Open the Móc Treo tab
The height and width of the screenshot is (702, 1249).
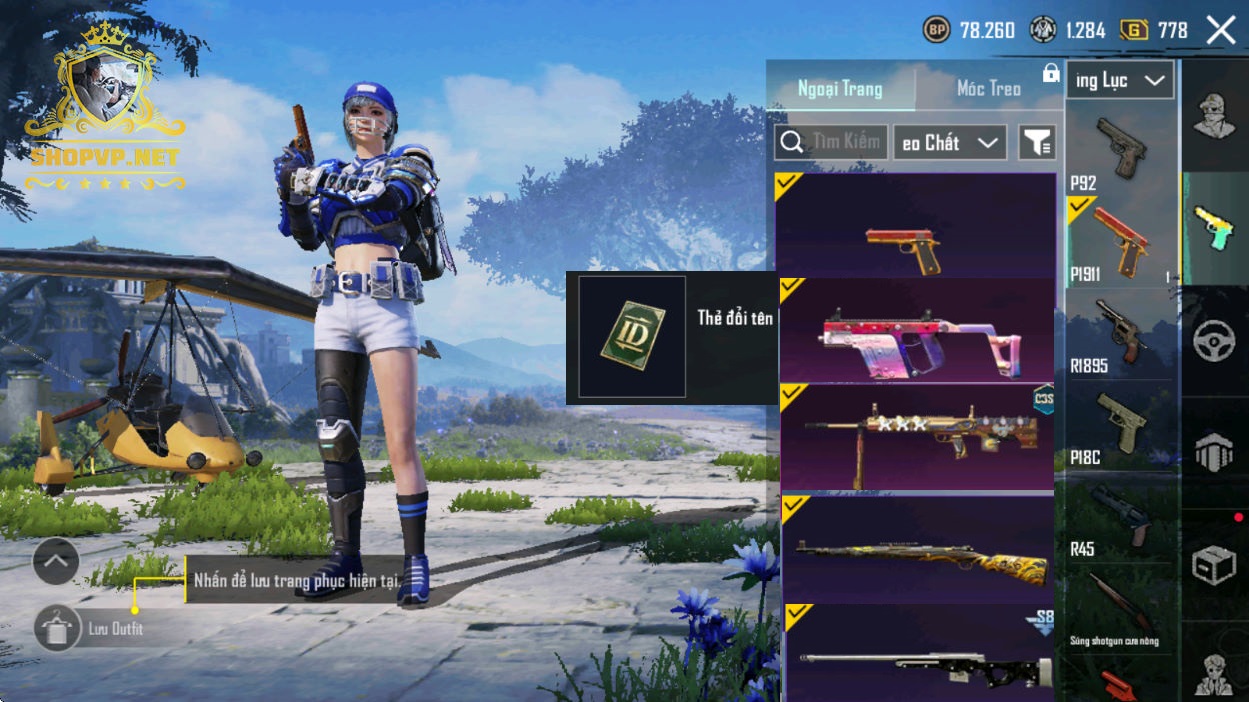click(x=988, y=89)
